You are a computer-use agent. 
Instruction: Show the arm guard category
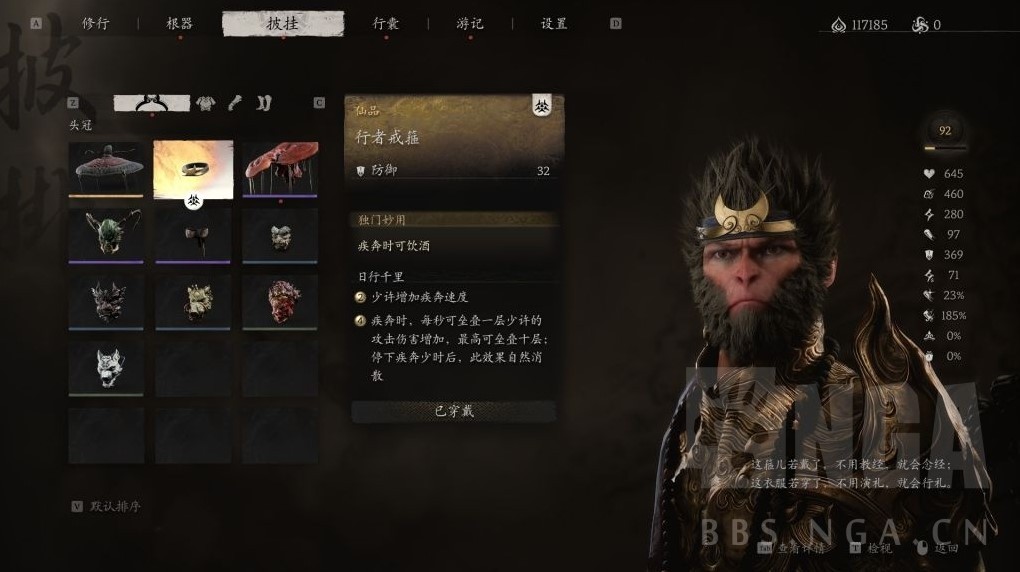point(235,103)
